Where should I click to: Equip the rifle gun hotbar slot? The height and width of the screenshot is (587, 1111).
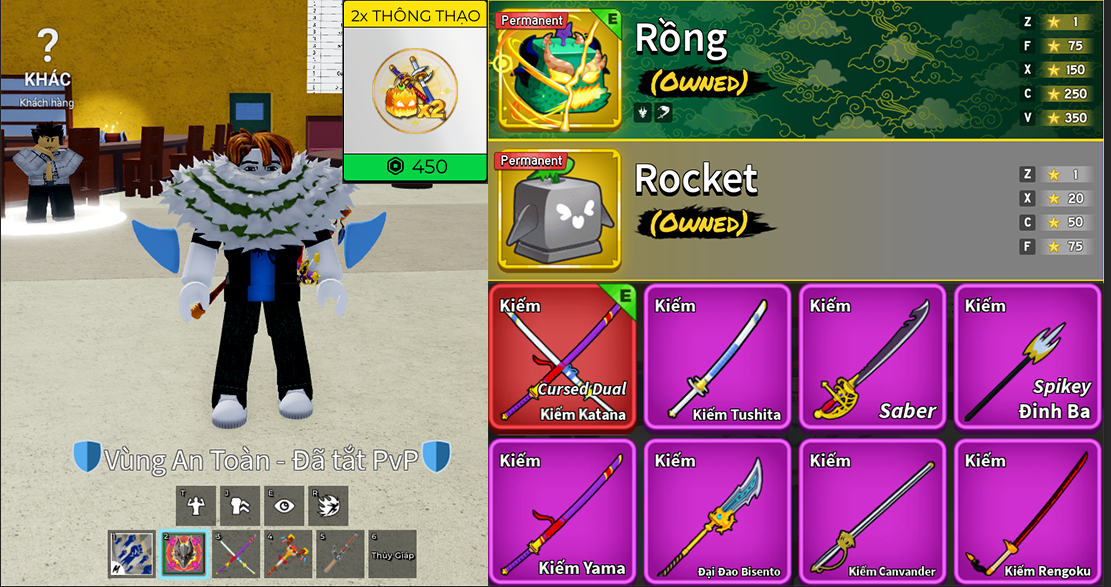(x=340, y=554)
